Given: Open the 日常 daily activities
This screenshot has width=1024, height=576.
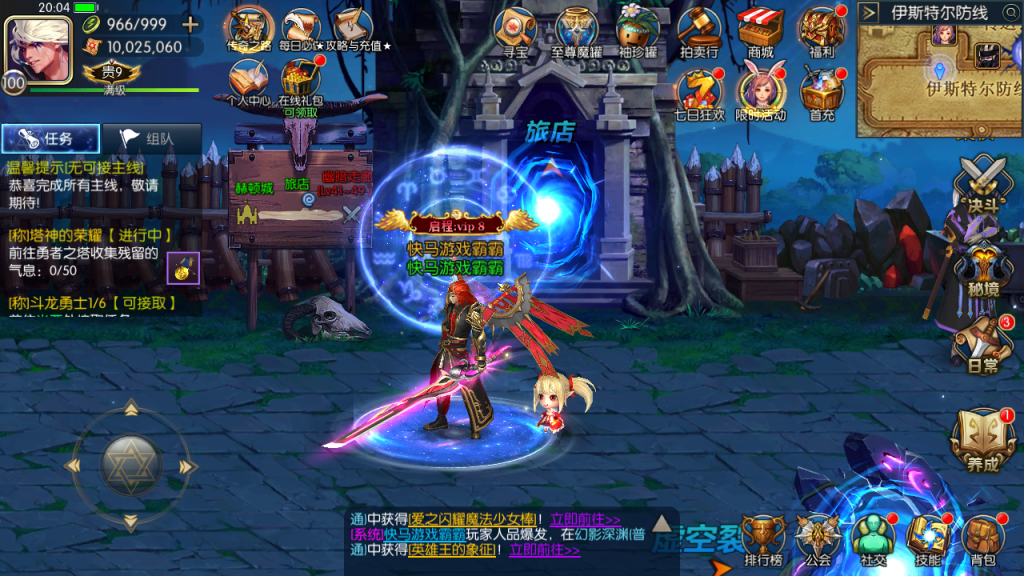Looking at the screenshot, I should [x=981, y=343].
